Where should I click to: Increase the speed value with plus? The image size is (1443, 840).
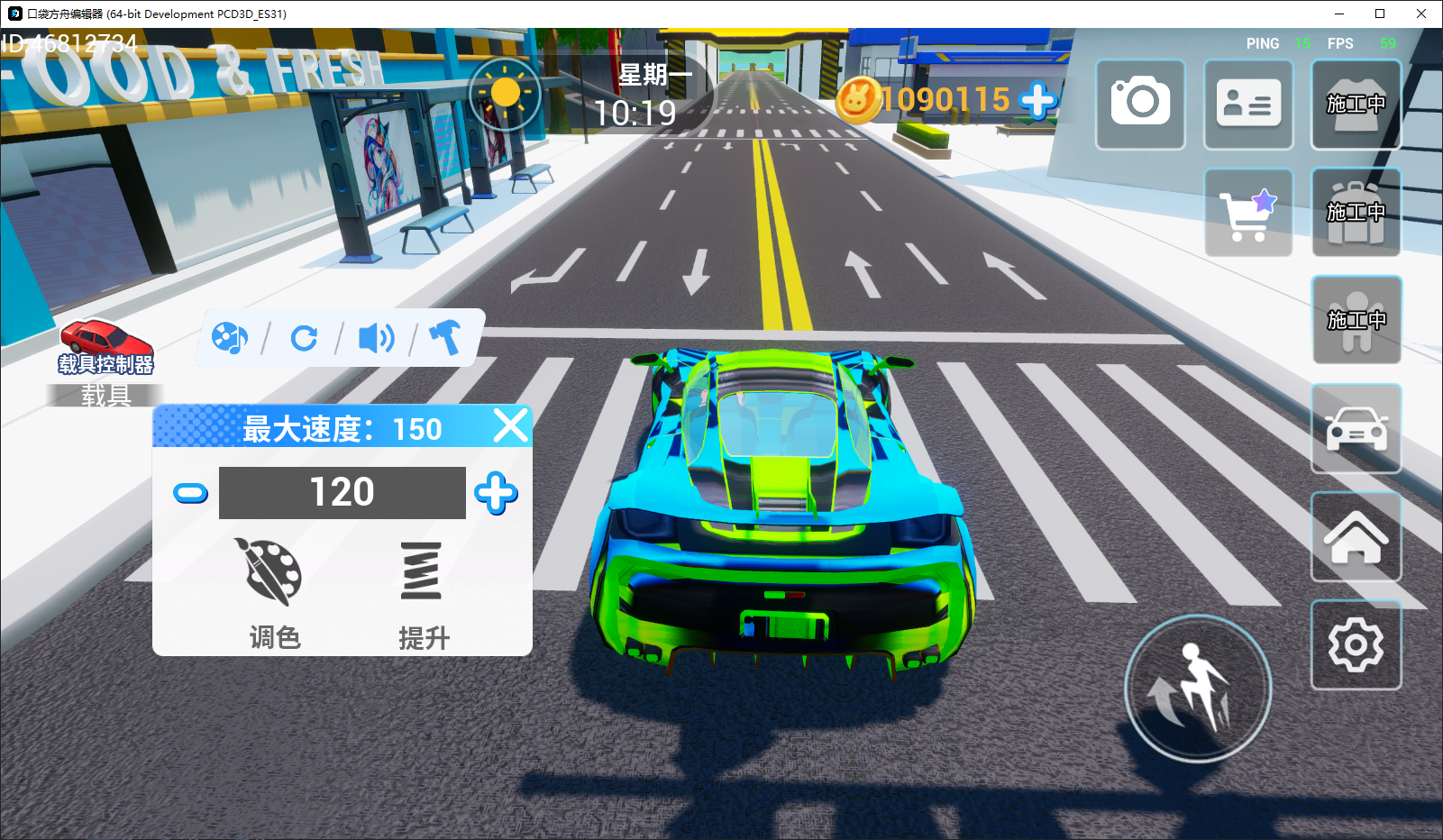[496, 493]
